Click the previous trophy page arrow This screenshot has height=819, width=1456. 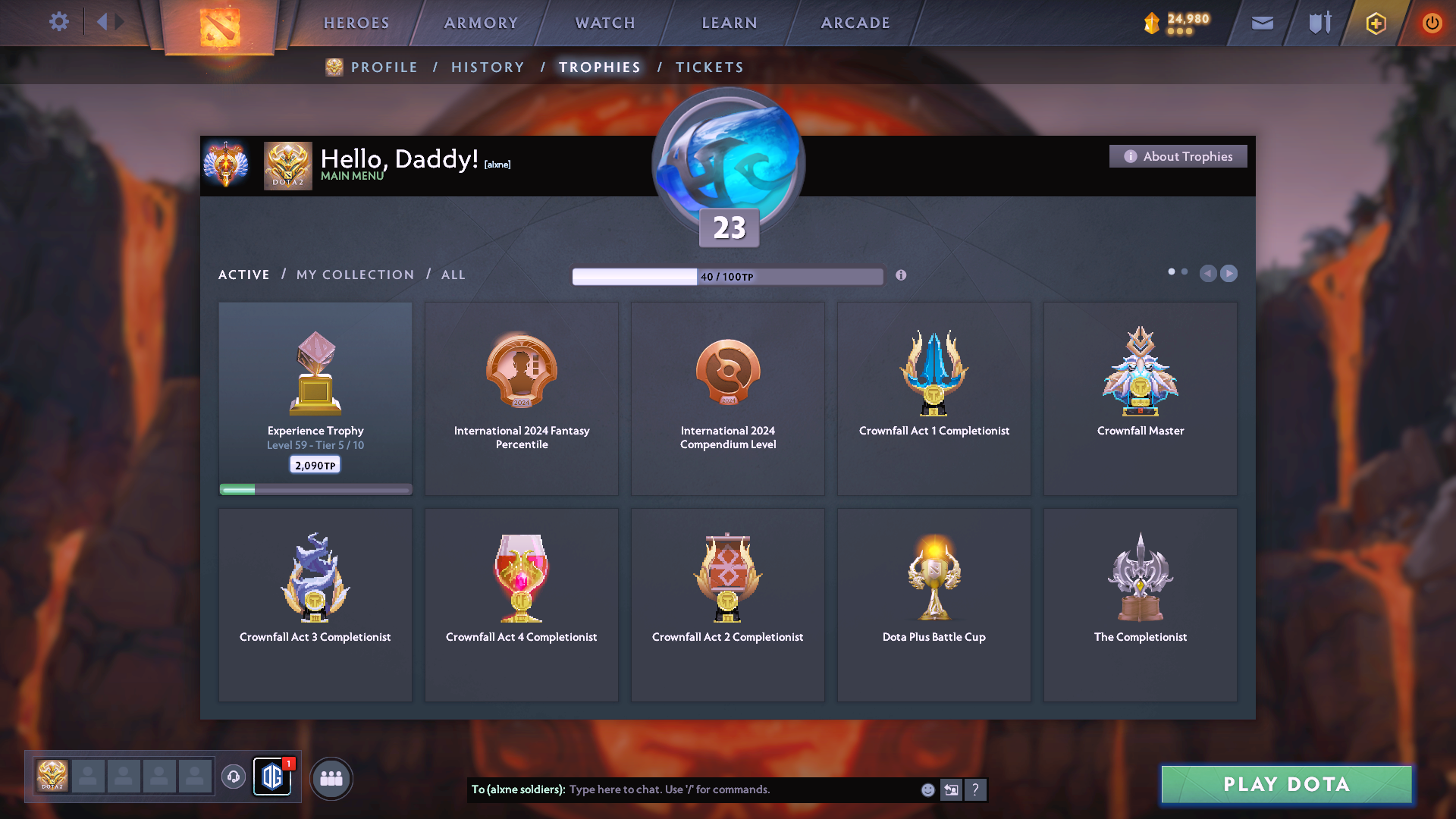1208,273
